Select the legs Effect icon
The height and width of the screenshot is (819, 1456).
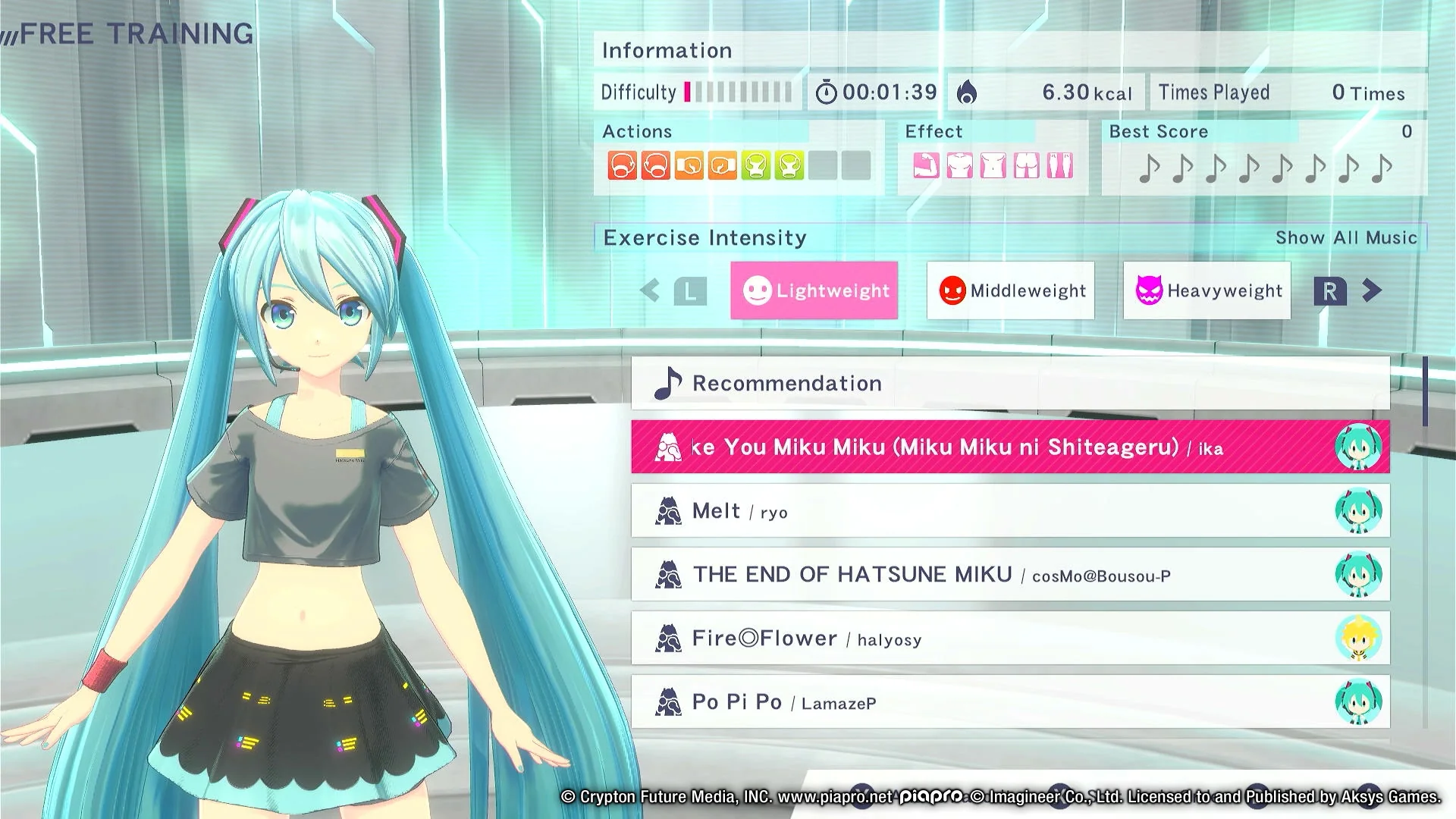point(1060,165)
